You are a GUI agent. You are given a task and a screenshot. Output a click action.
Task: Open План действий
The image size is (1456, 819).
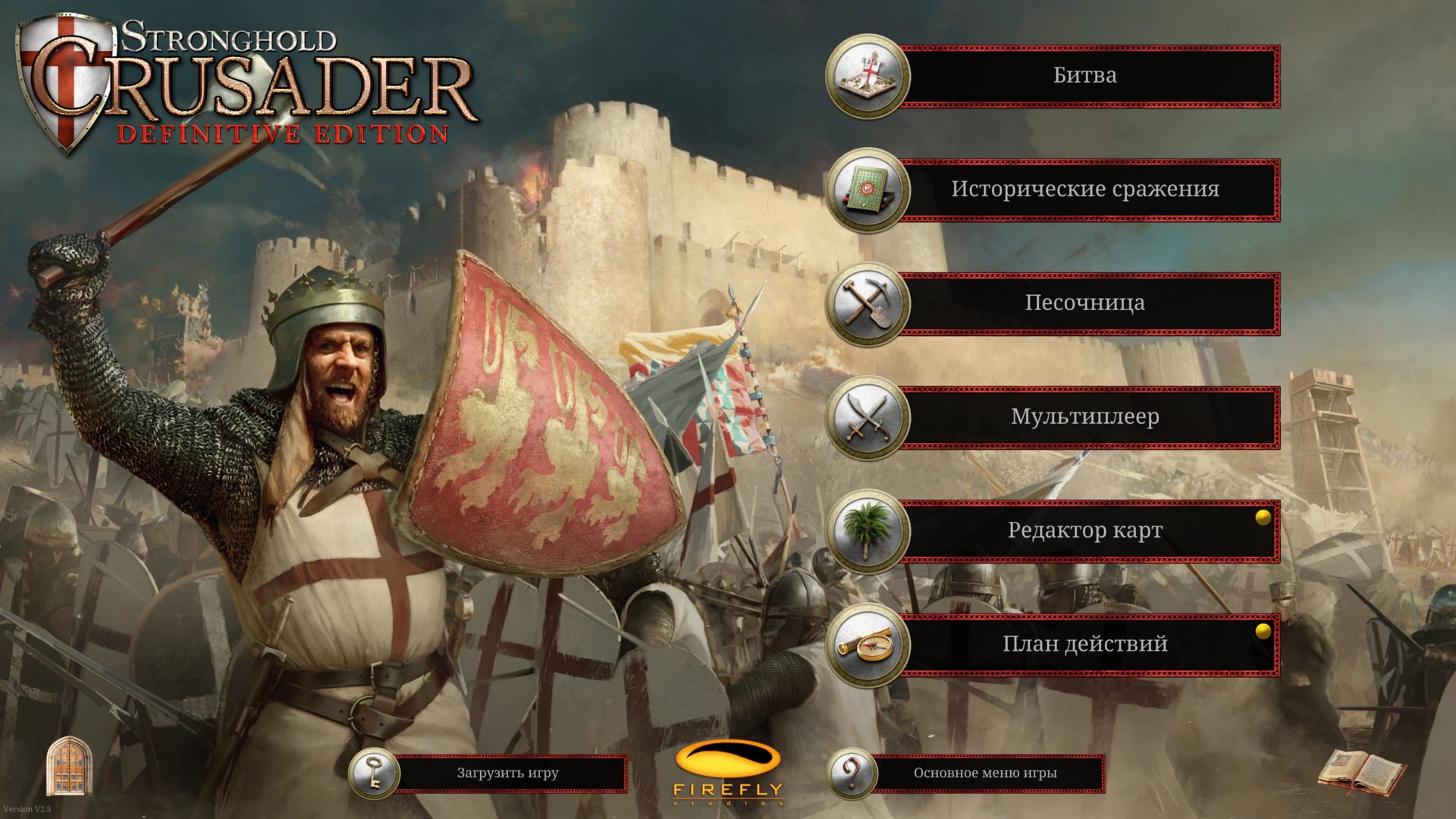click(1084, 645)
